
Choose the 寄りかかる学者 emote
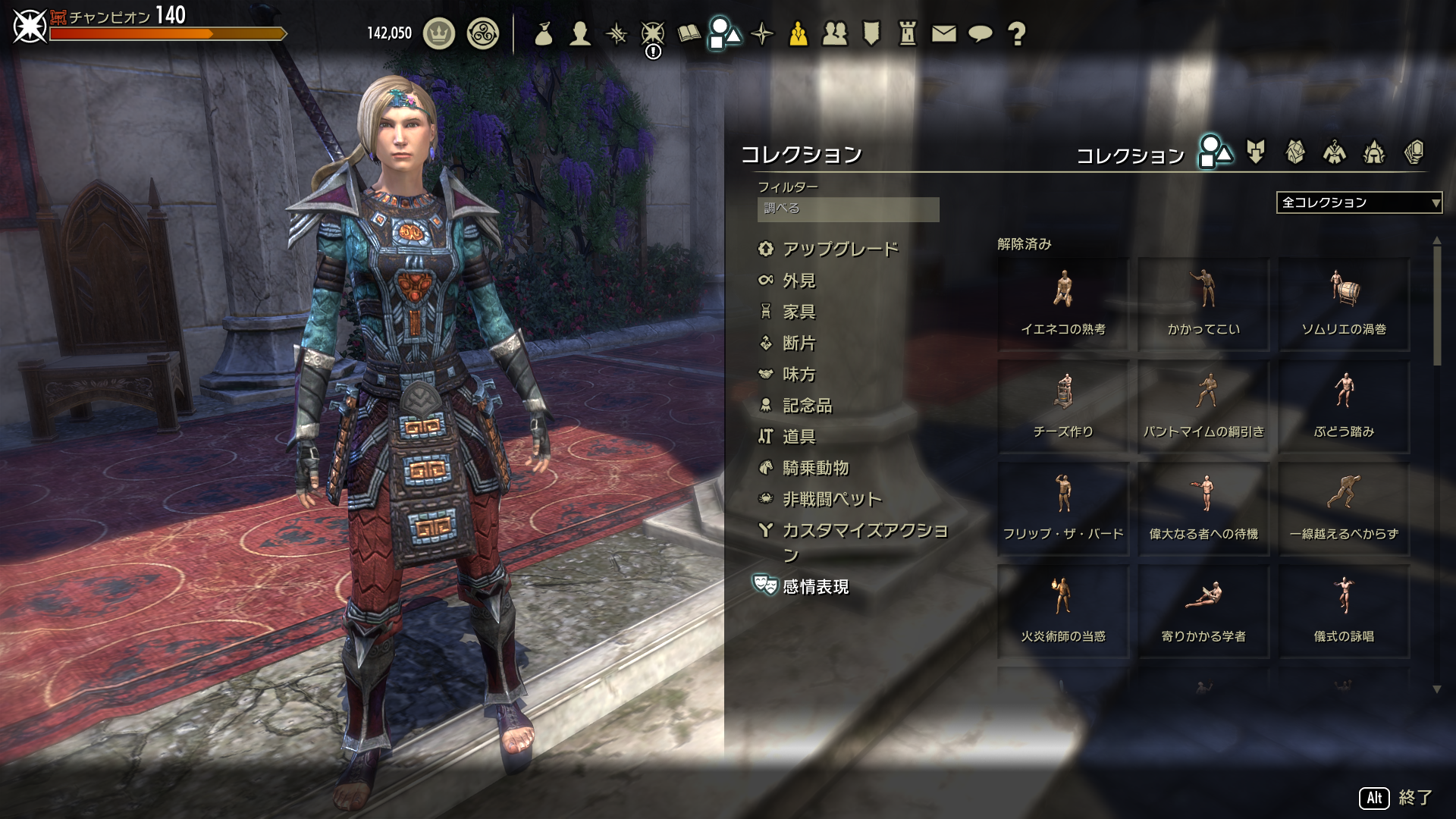point(1203,611)
